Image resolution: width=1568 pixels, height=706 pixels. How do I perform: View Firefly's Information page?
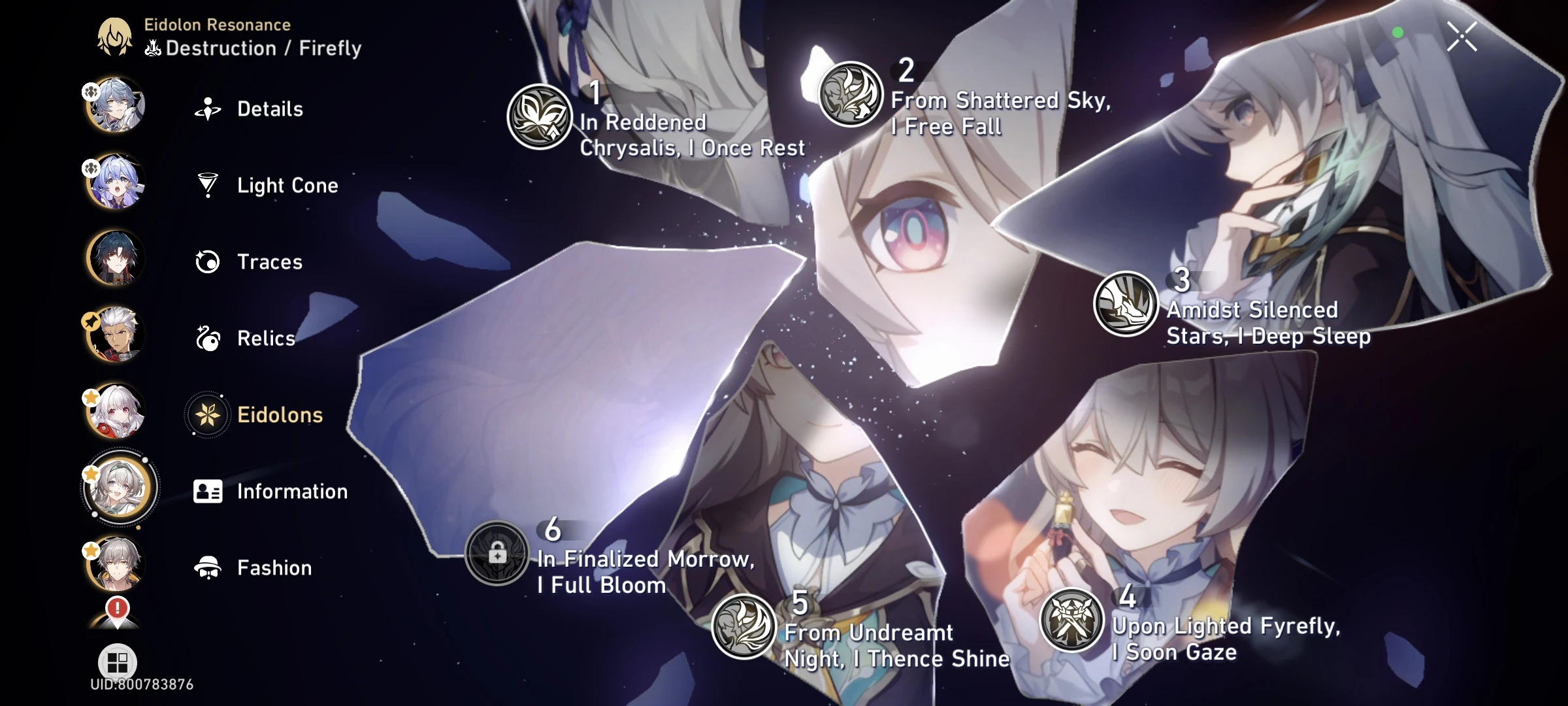(293, 491)
